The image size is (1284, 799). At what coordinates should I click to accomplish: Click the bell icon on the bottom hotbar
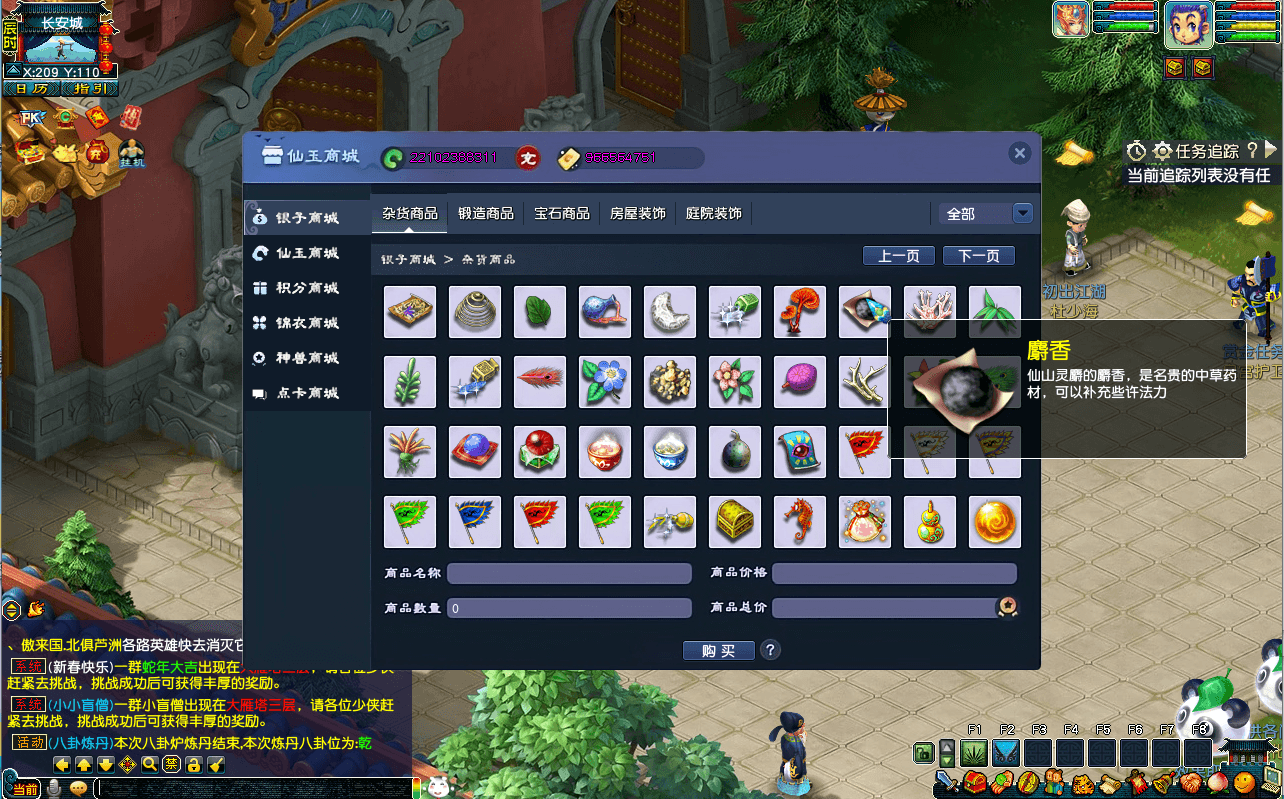1163,781
